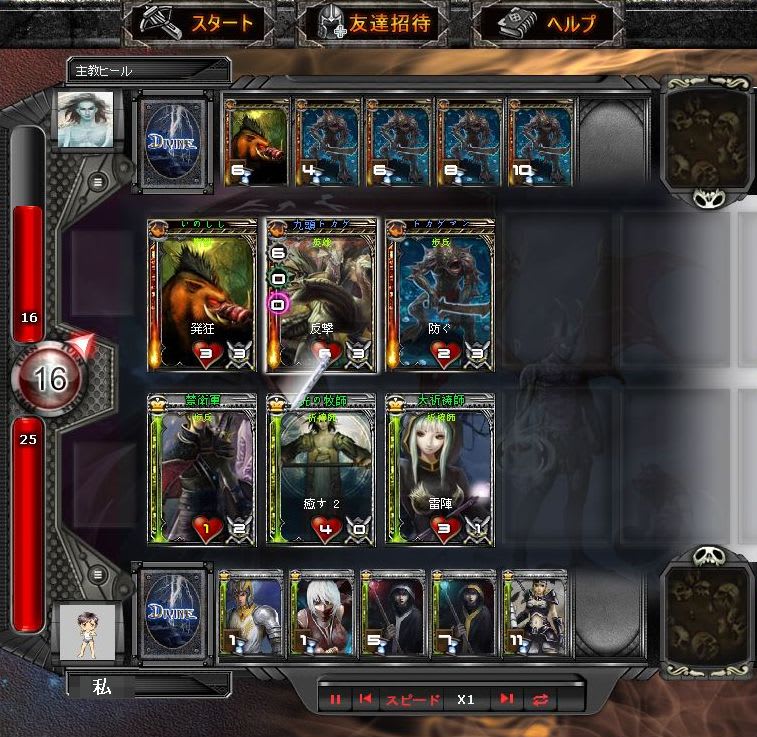
Task: Click my Divine deck pile
Action: (x=172, y=613)
